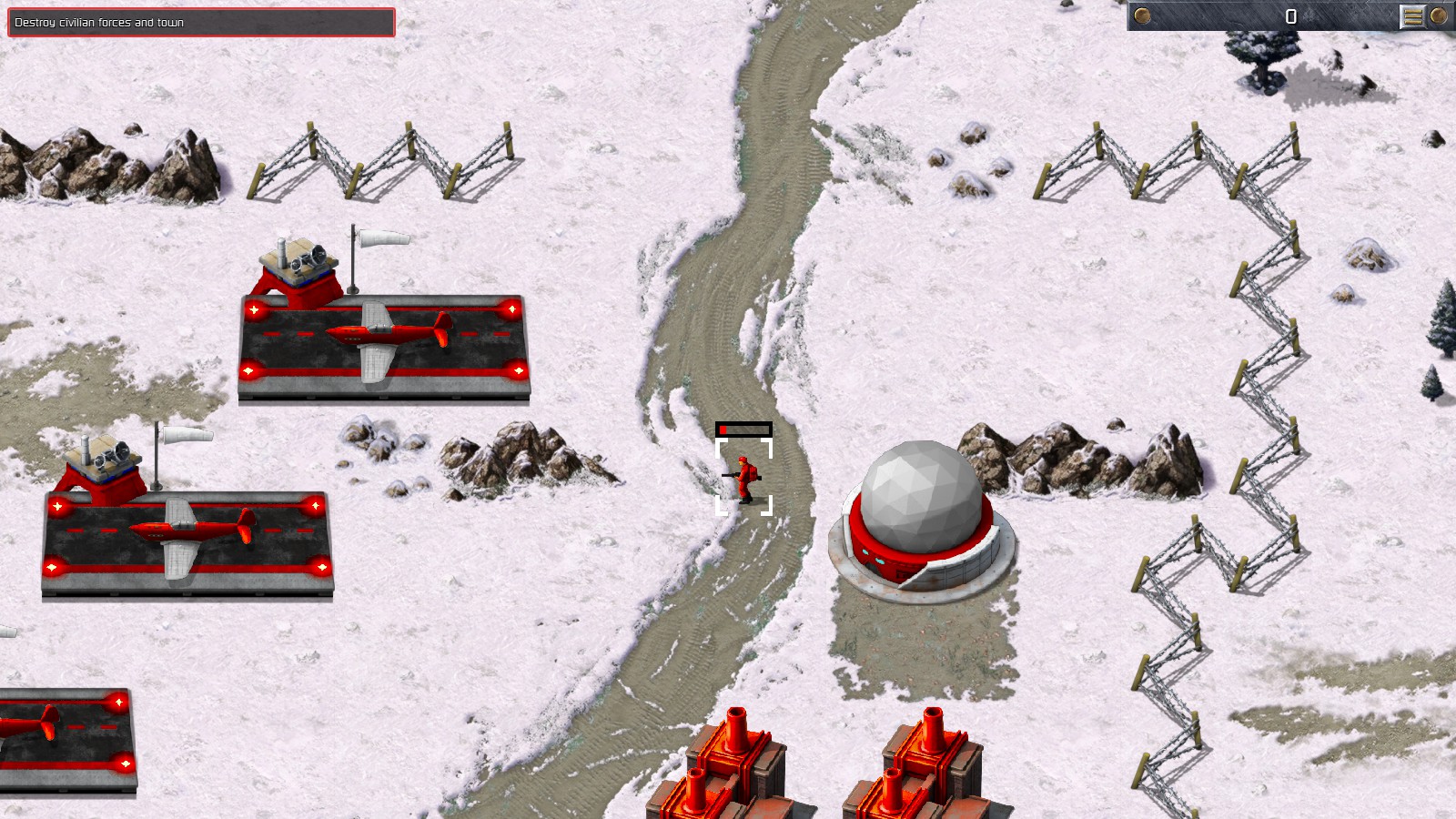Click the credits counter showing 0
Screen dimensions: 1456x819
click(x=1291, y=15)
